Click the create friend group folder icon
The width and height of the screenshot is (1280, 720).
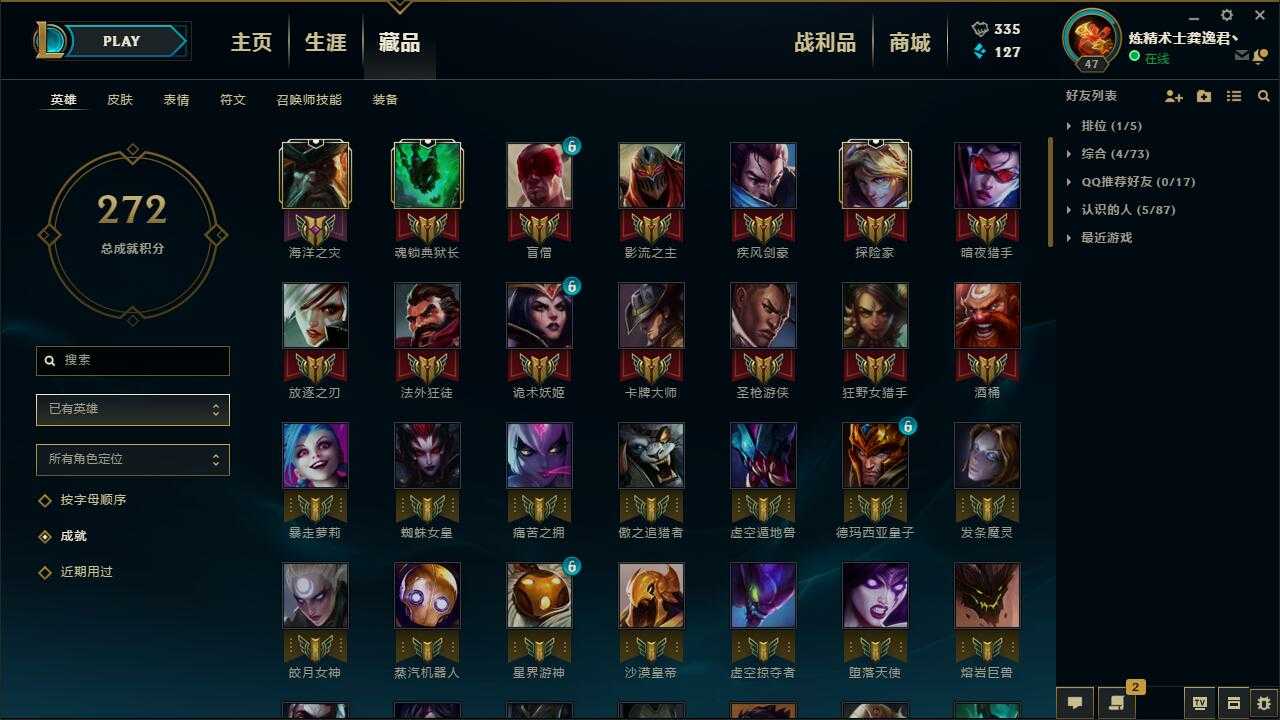[x=1202, y=96]
